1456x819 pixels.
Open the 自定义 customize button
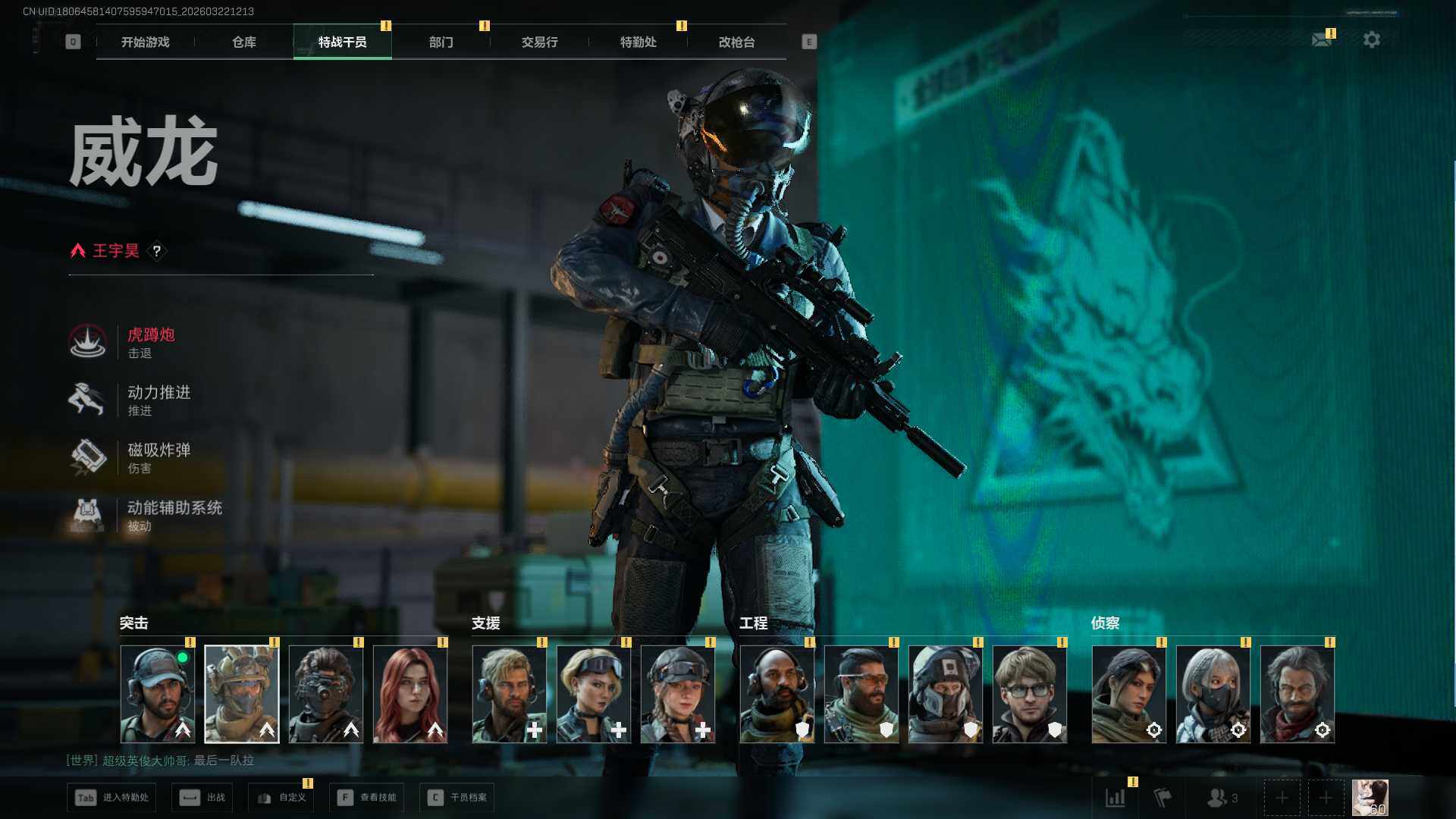(x=281, y=798)
